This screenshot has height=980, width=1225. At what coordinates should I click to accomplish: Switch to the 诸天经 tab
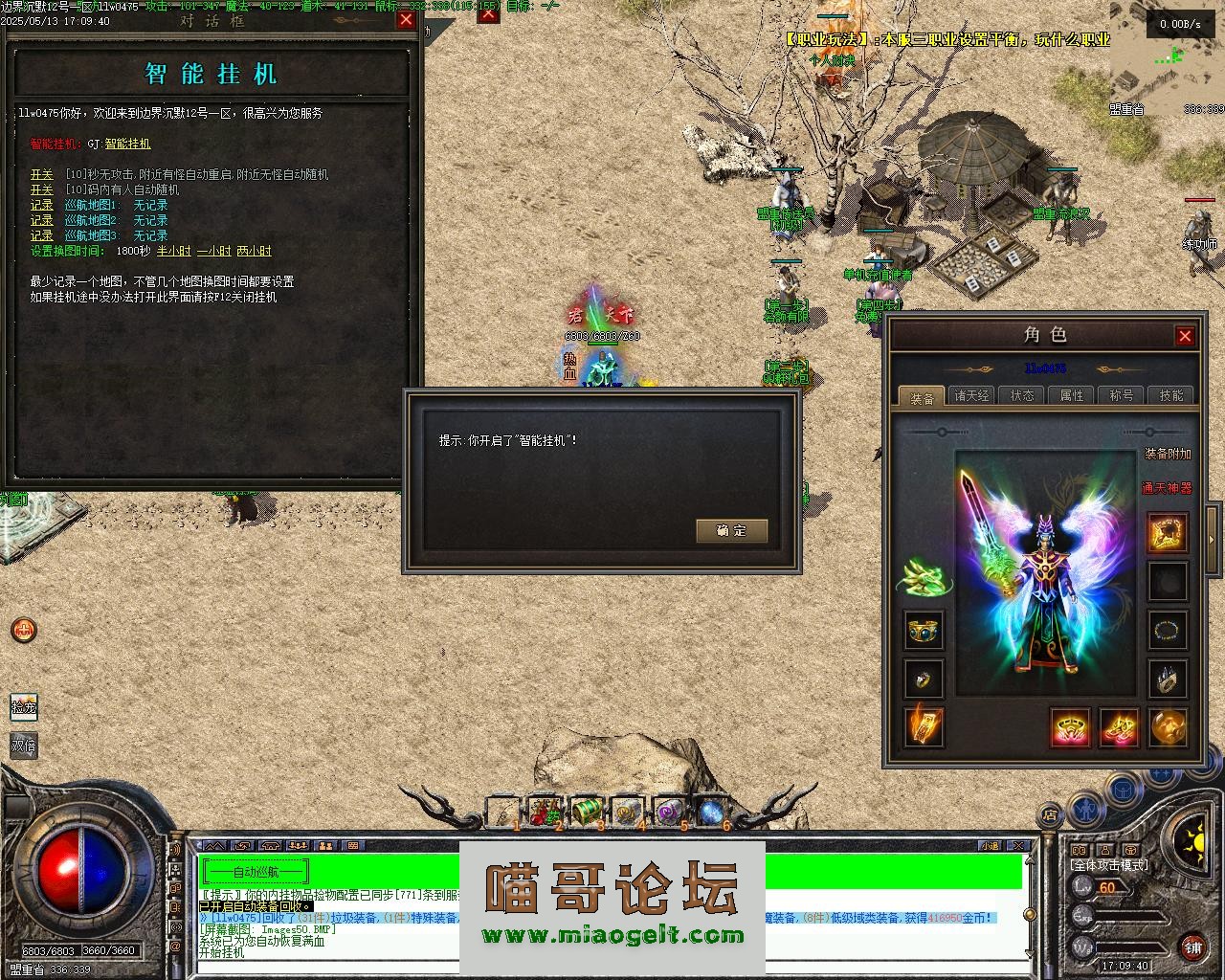point(971,395)
